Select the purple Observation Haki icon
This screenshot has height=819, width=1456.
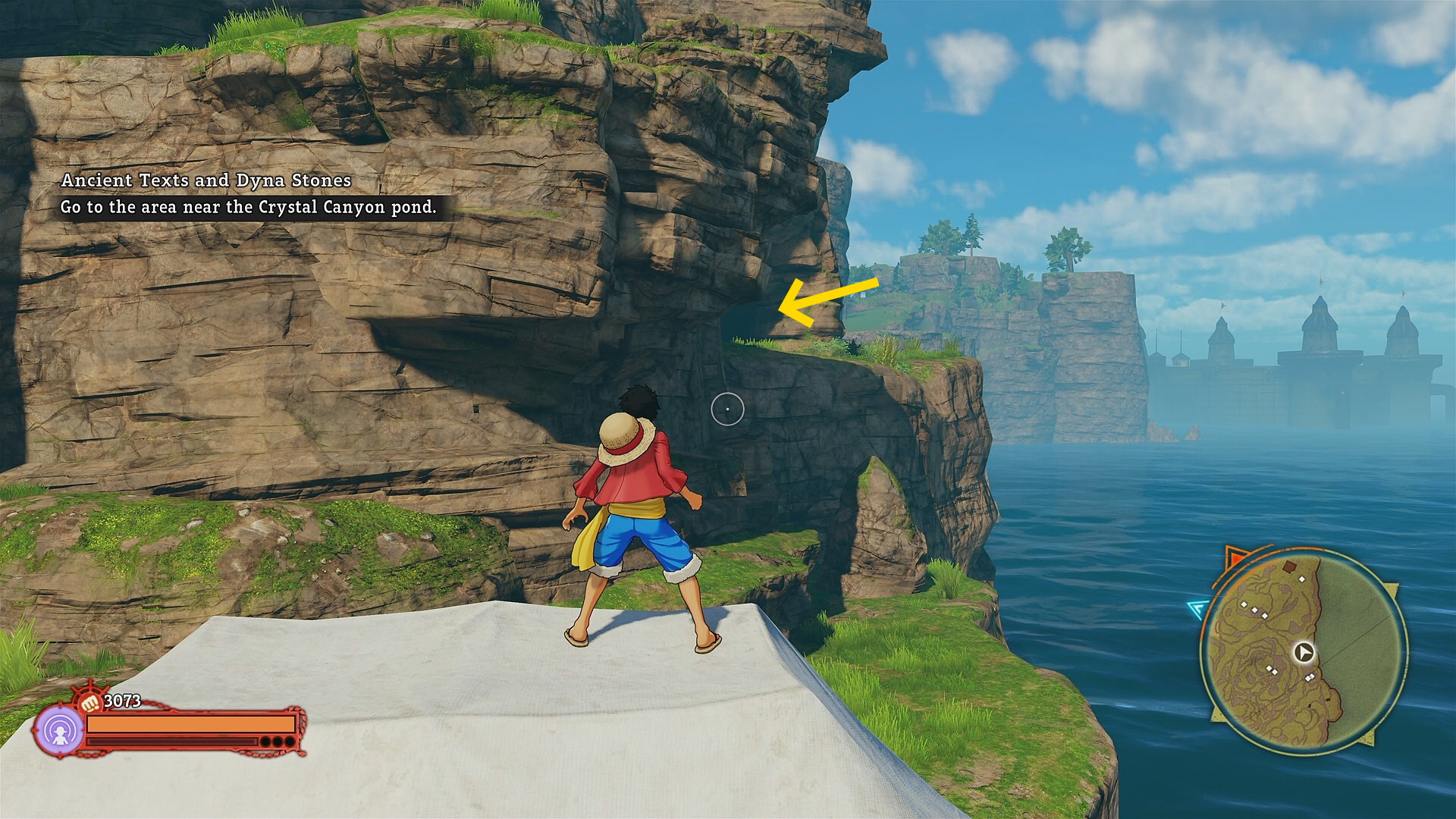click(x=59, y=731)
